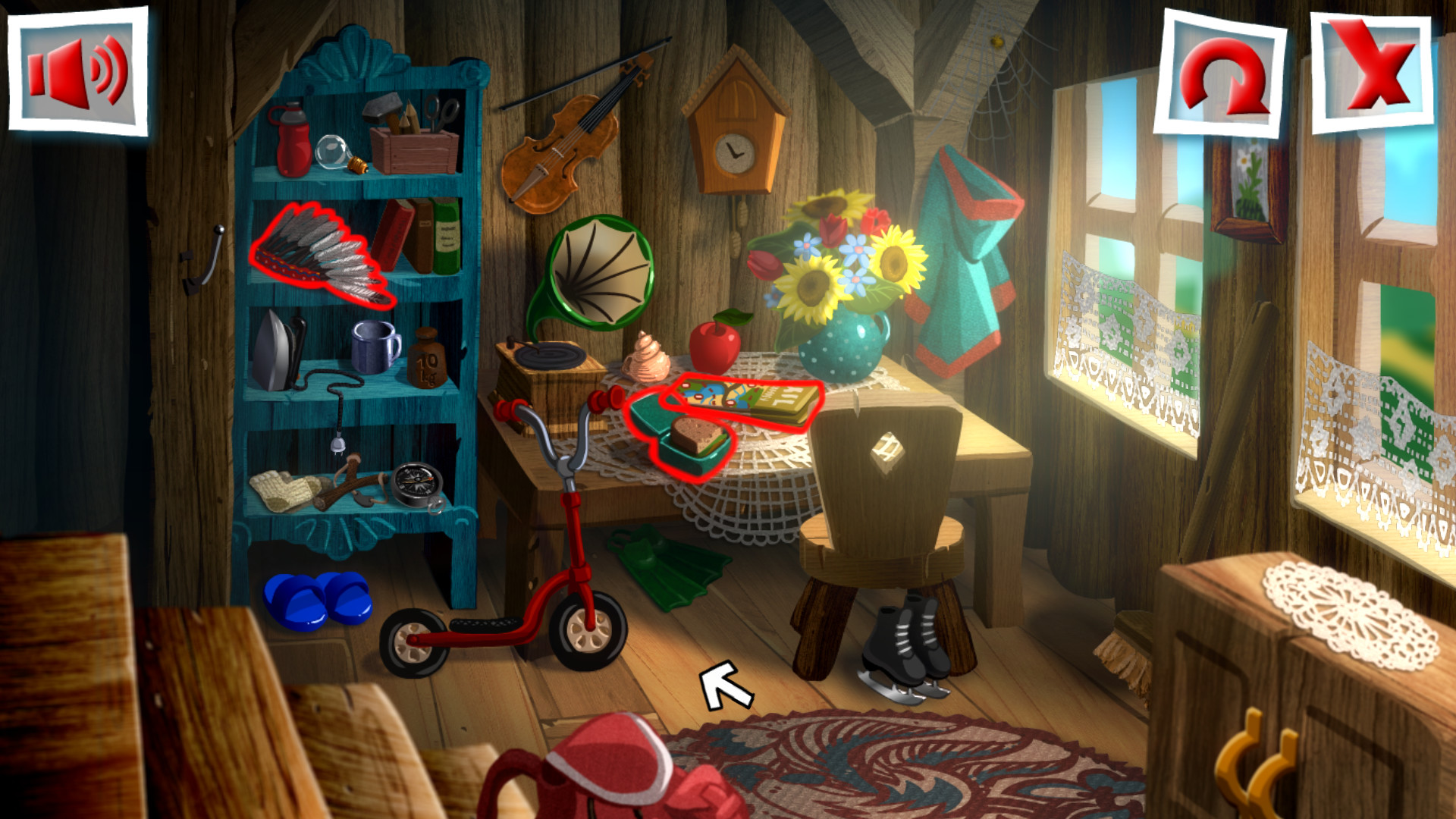Click the teal hooded jacket on the hook
This screenshot has height=819, width=1456.
click(x=963, y=250)
